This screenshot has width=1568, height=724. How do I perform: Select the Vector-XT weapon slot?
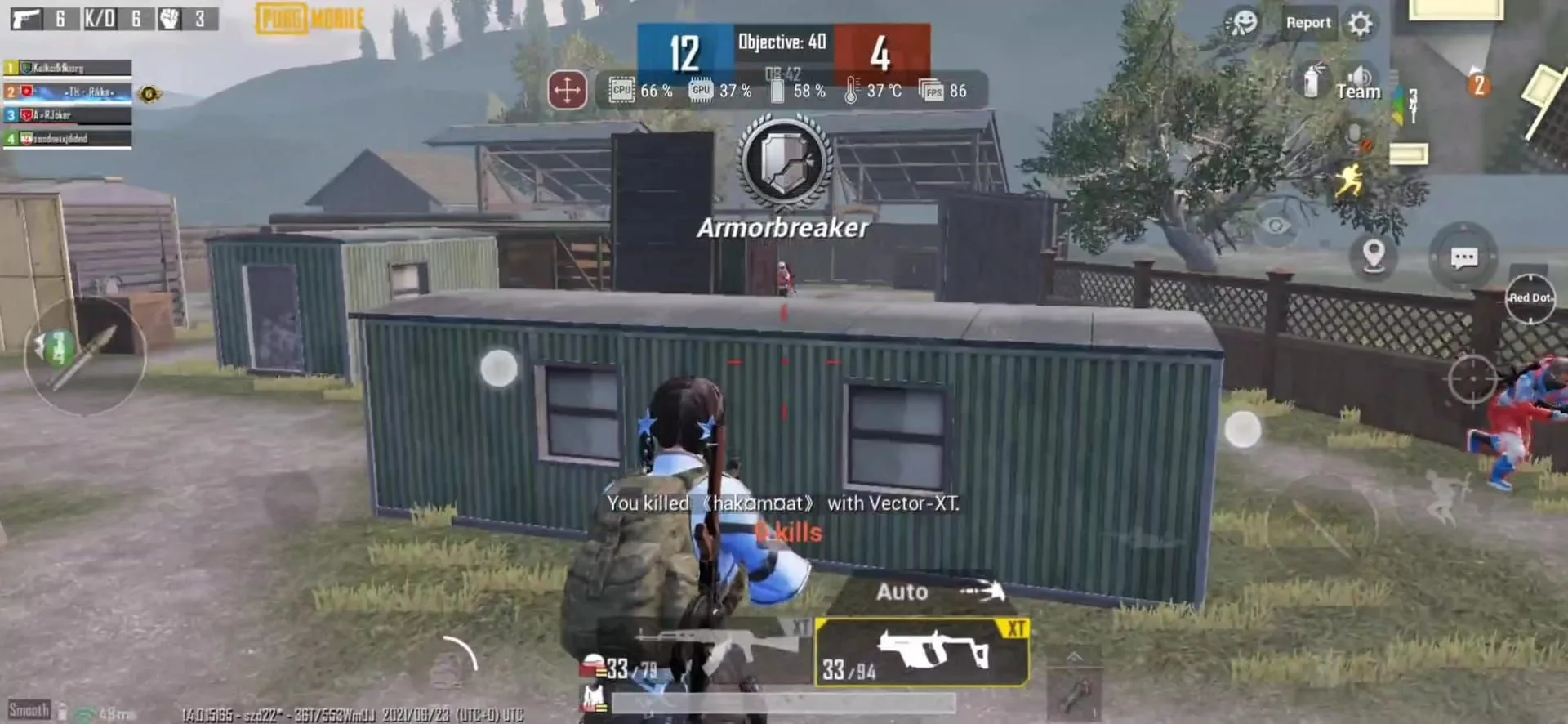pyautogui.click(x=922, y=651)
